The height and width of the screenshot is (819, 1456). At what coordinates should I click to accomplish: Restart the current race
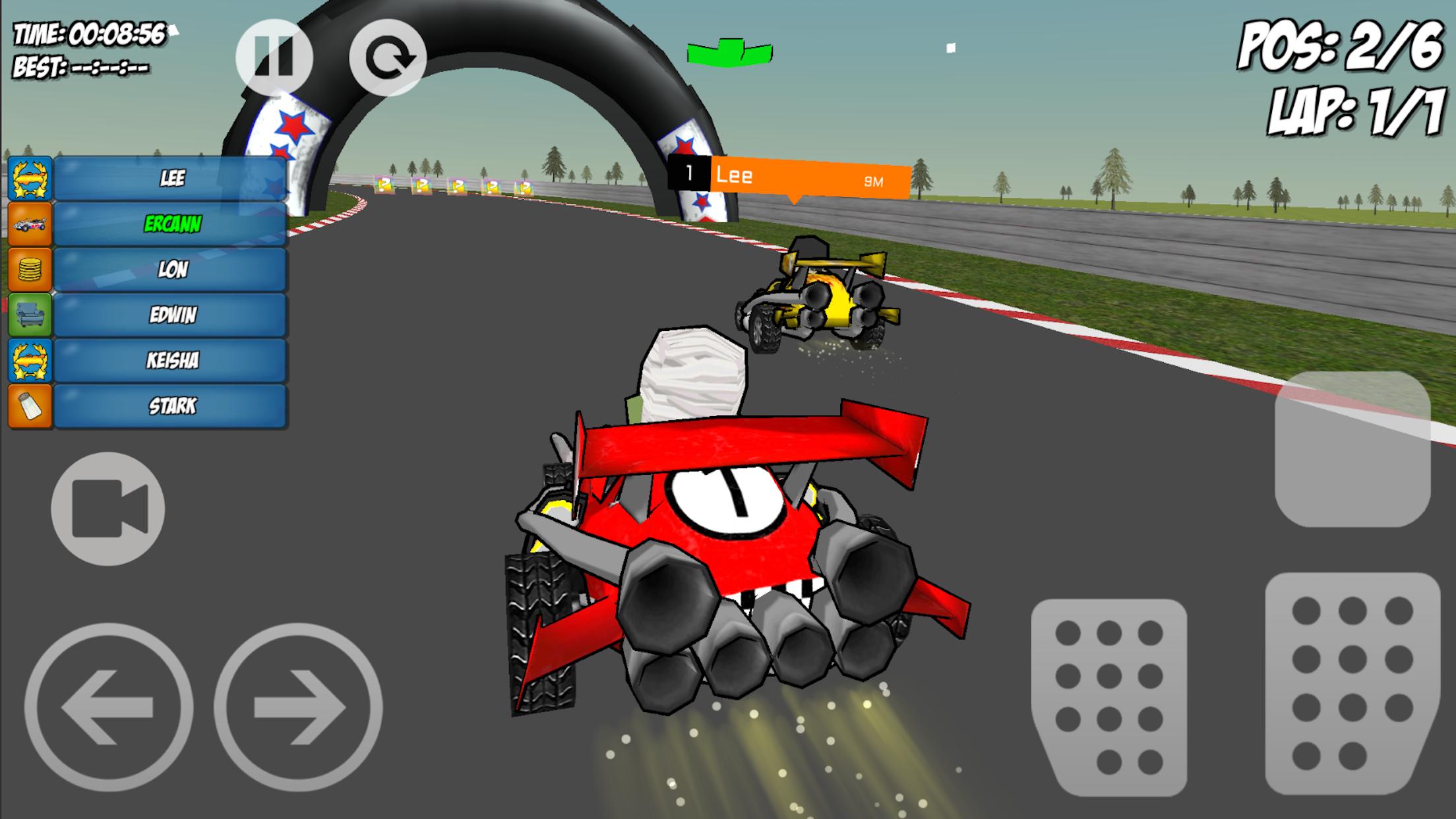[x=389, y=58]
